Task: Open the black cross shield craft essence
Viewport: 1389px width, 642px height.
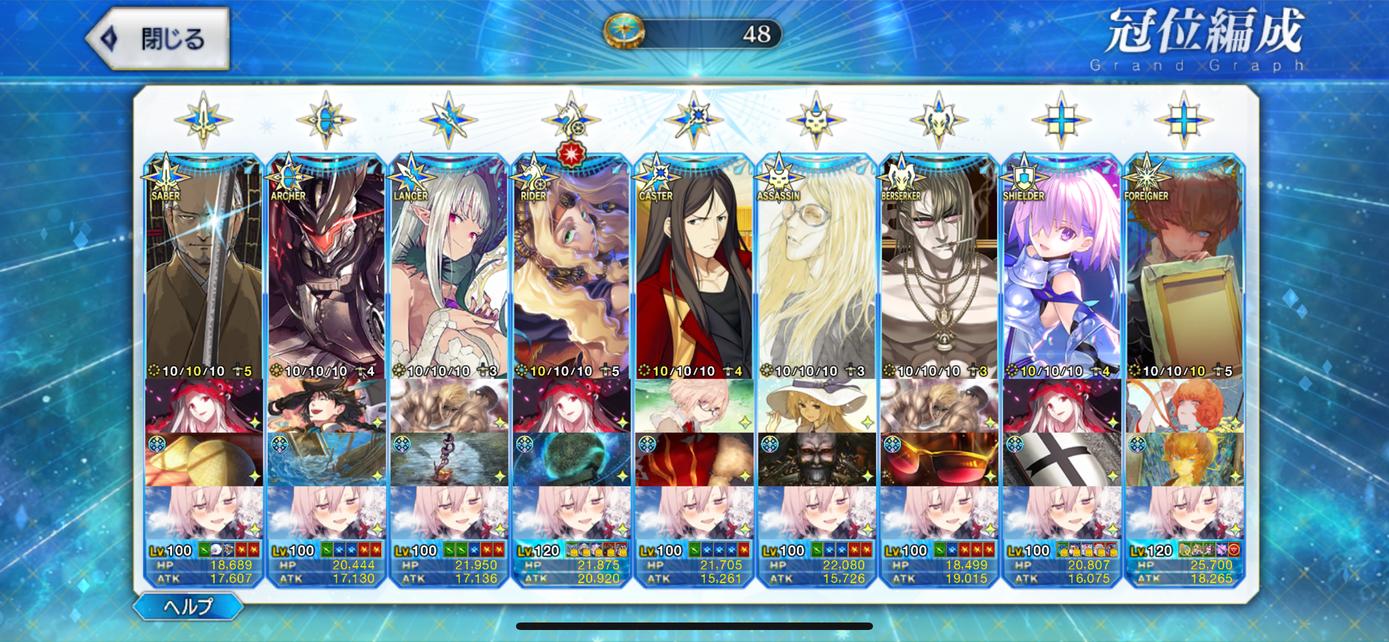Action: (x=1061, y=459)
